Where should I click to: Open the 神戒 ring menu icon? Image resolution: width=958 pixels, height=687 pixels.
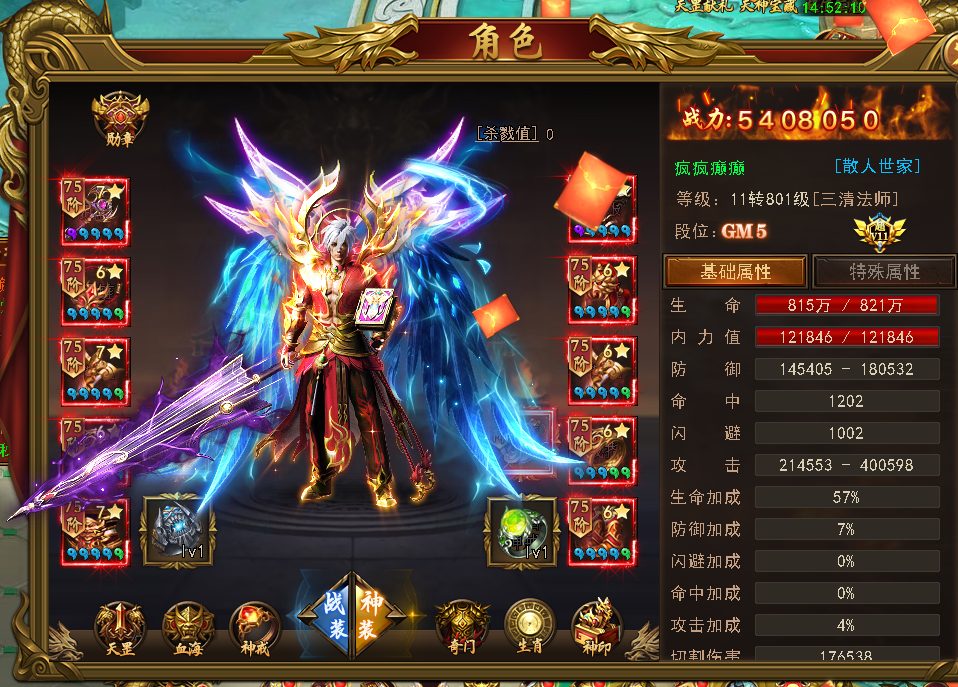(x=254, y=626)
